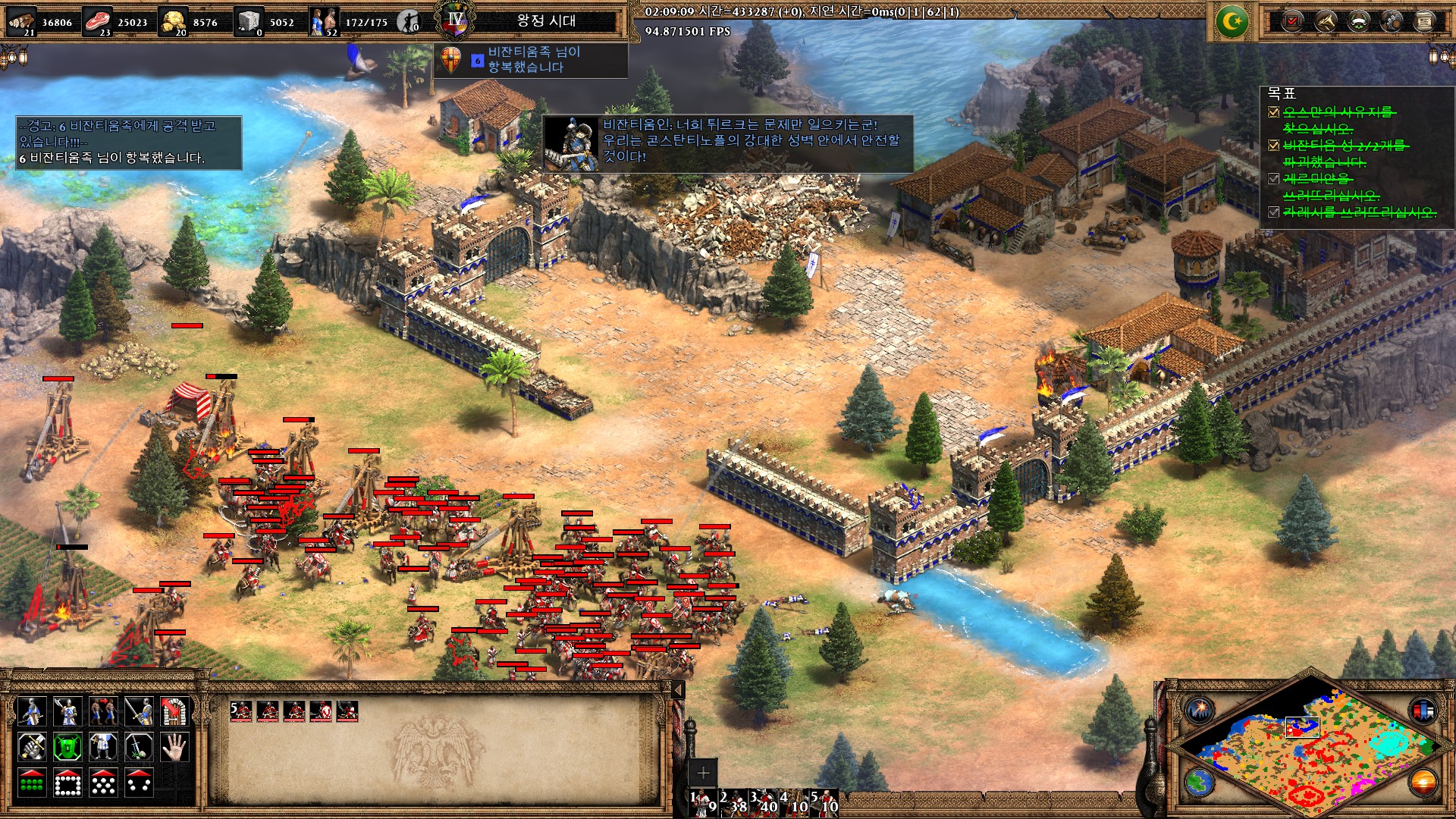Image resolution: width=1456 pixels, height=819 pixels.
Task: Open the diplomacy laurel wreath button
Action: tap(1358, 21)
